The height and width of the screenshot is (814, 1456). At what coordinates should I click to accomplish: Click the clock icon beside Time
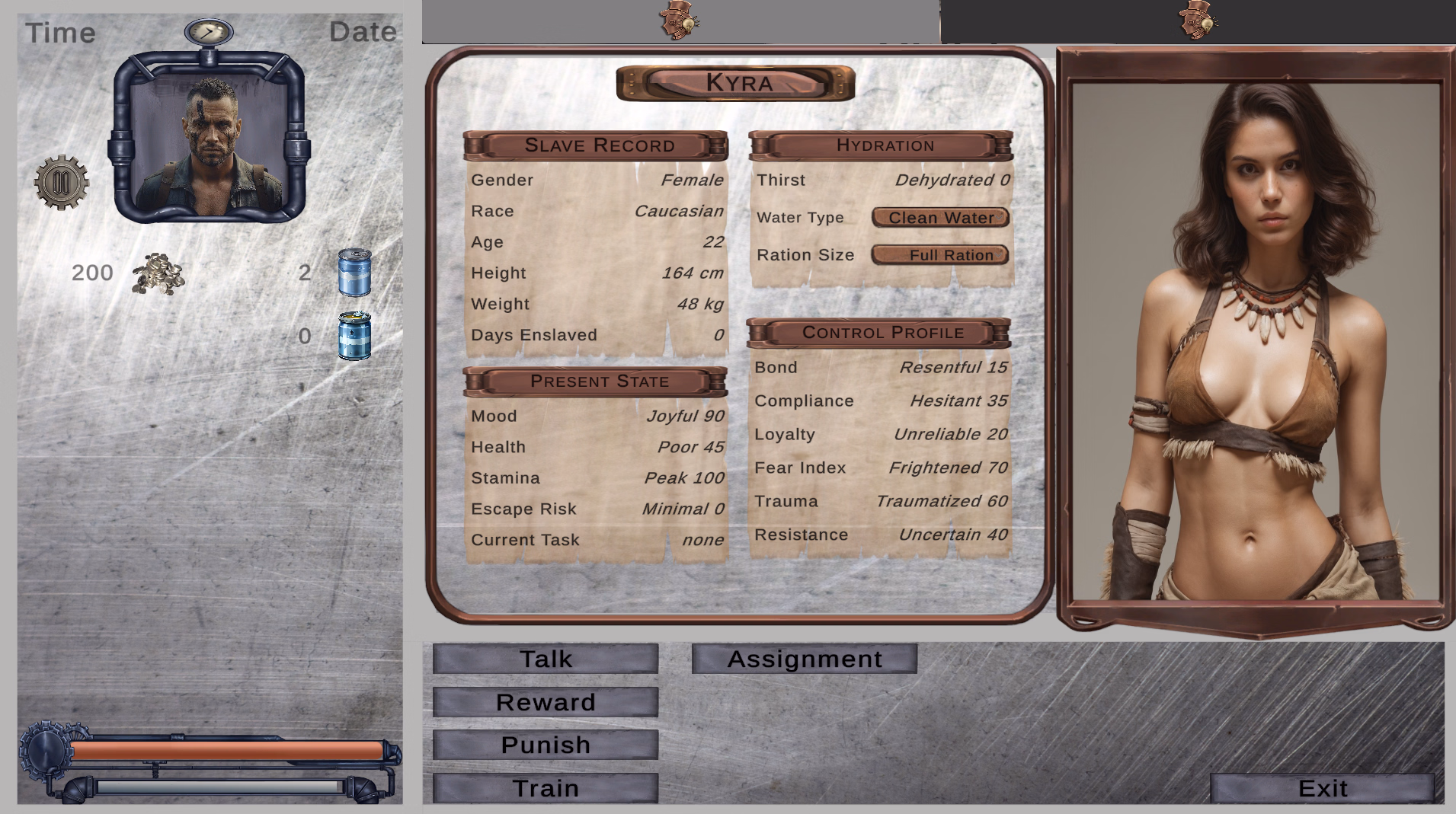pos(209,32)
